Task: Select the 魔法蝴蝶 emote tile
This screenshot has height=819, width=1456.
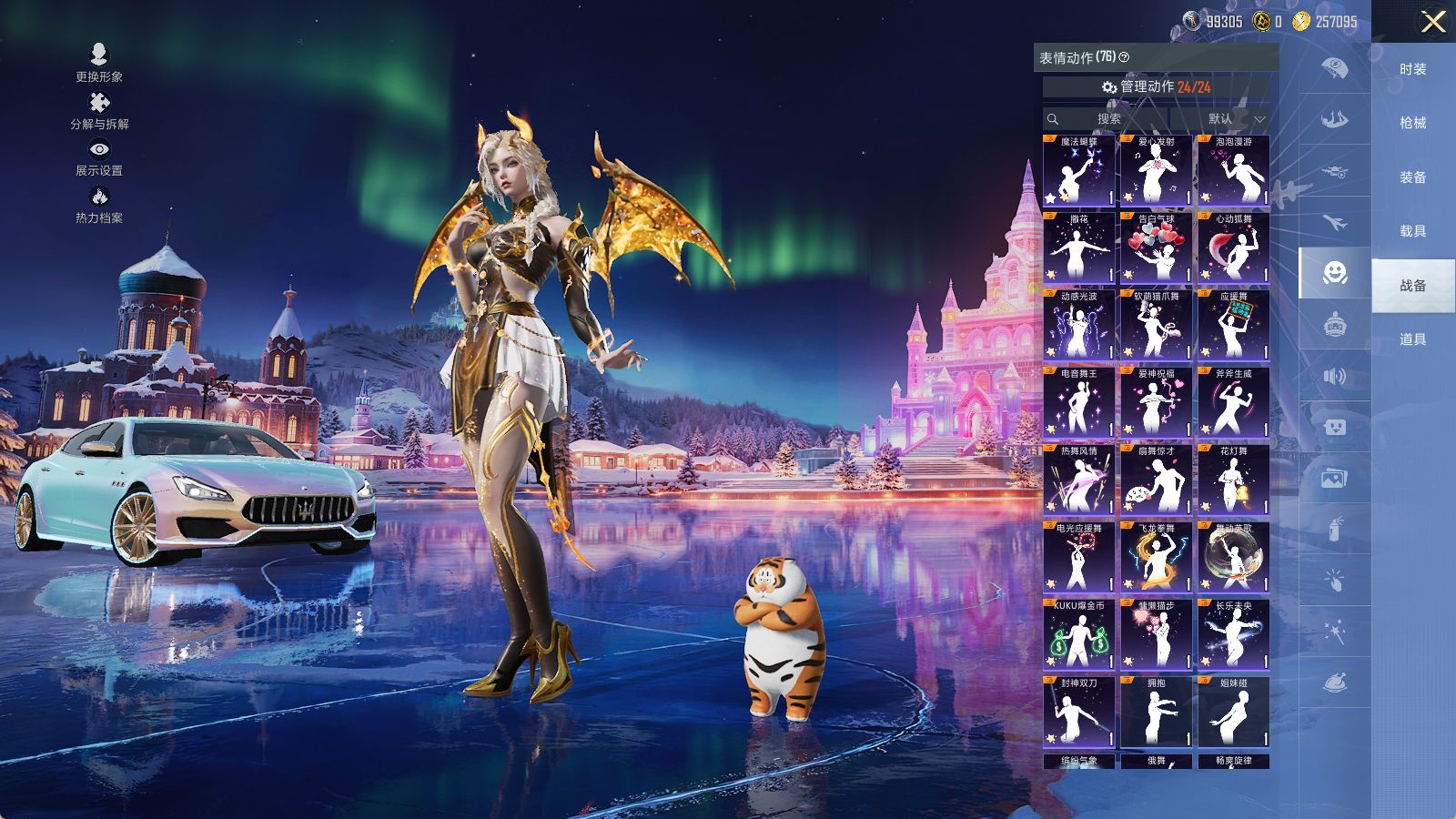Action: pyautogui.click(x=1078, y=170)
